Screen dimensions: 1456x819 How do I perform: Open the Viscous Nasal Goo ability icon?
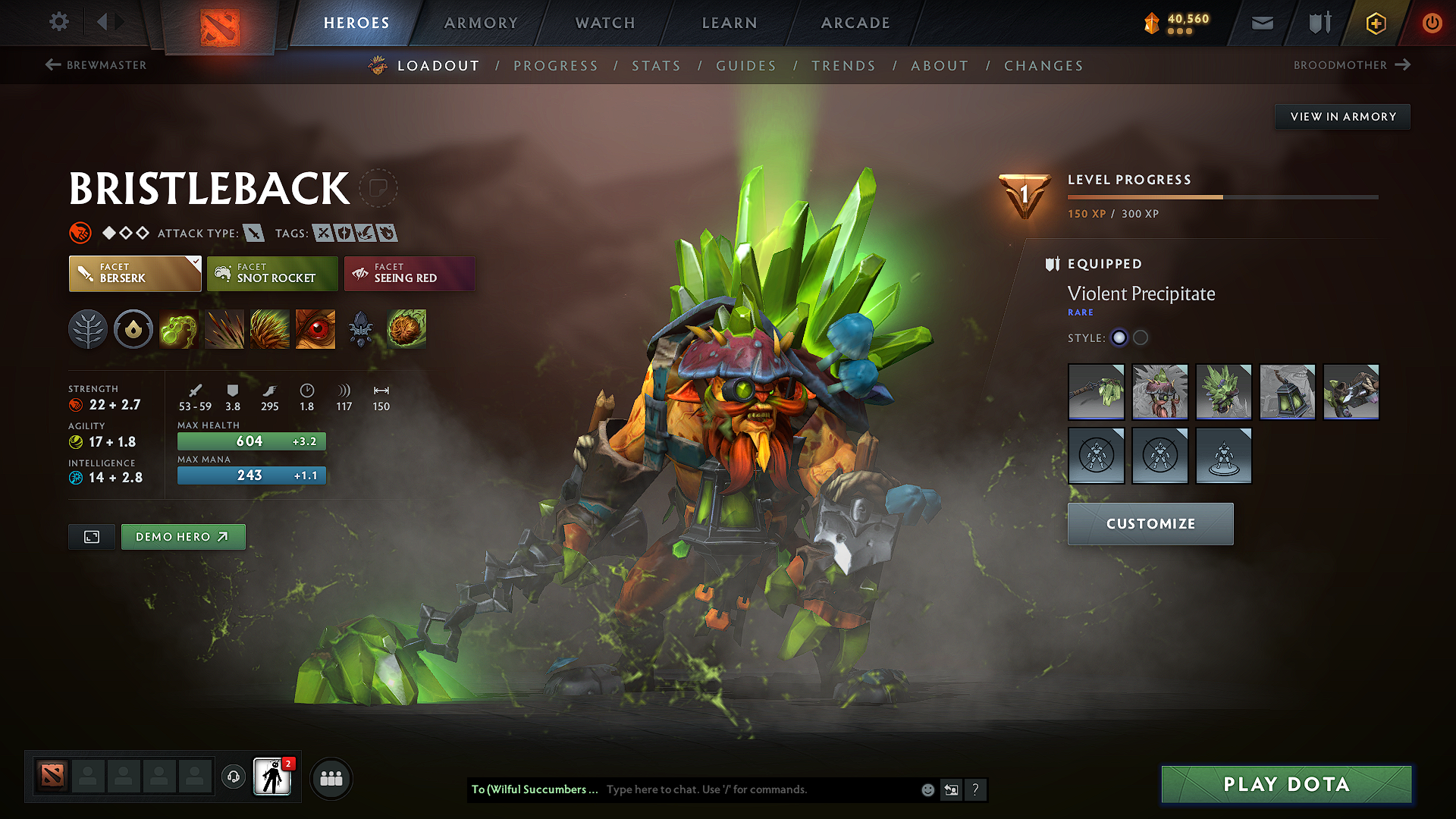pyautogui.click(x=179, y=329)
